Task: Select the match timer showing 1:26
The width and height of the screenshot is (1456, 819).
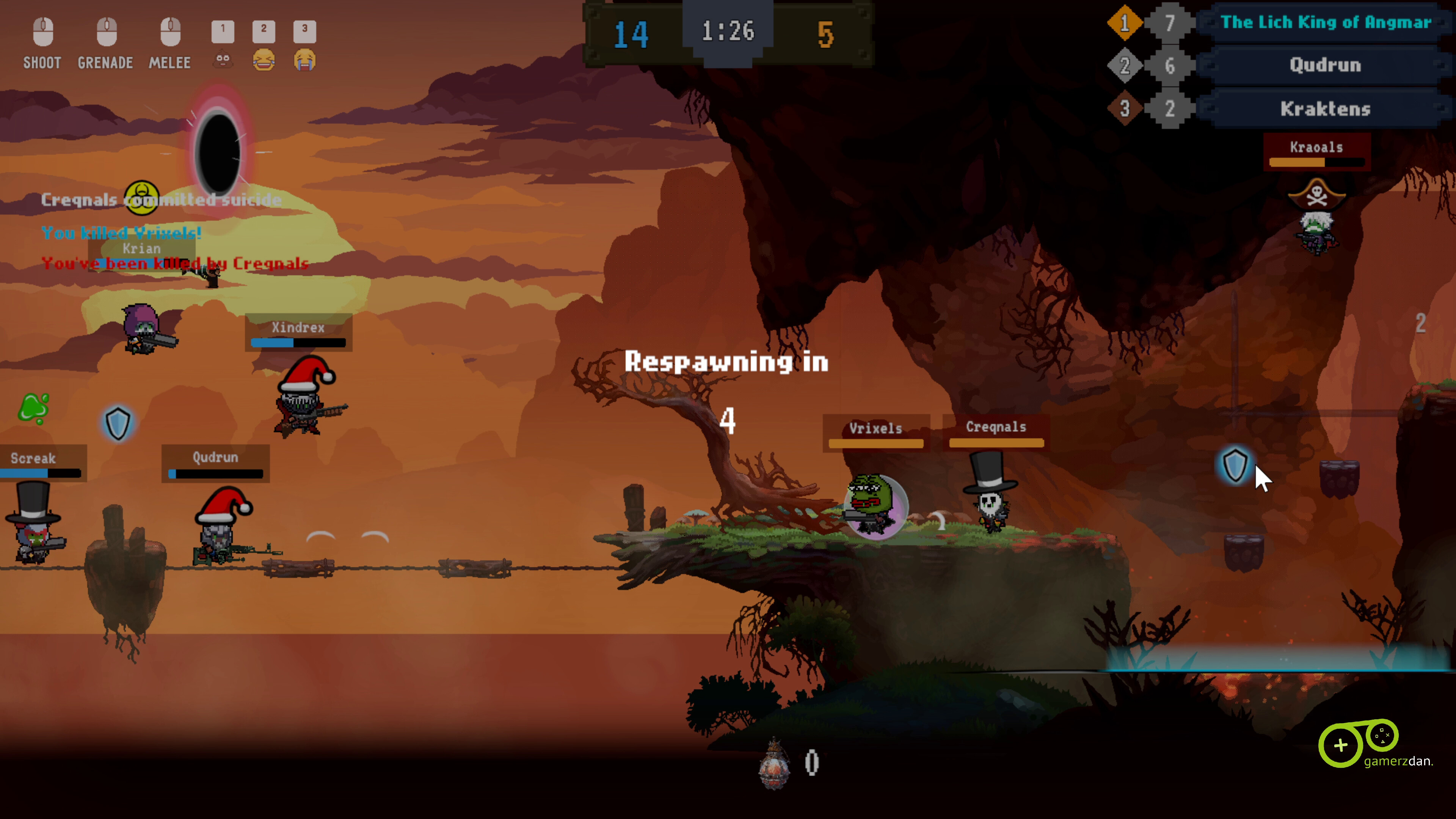Action: (728, 32)
